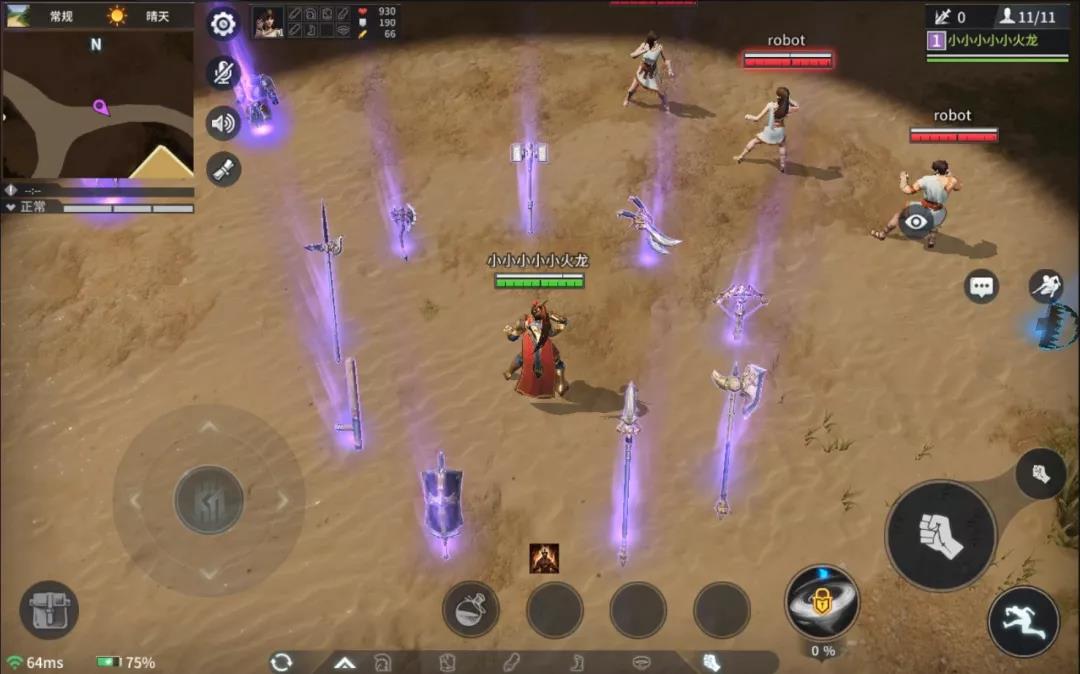The width and height of the screenshot is (1080, 674).
Task: Activate the sprint running button
Action: pyautogui.click(x=1023, y=621)
